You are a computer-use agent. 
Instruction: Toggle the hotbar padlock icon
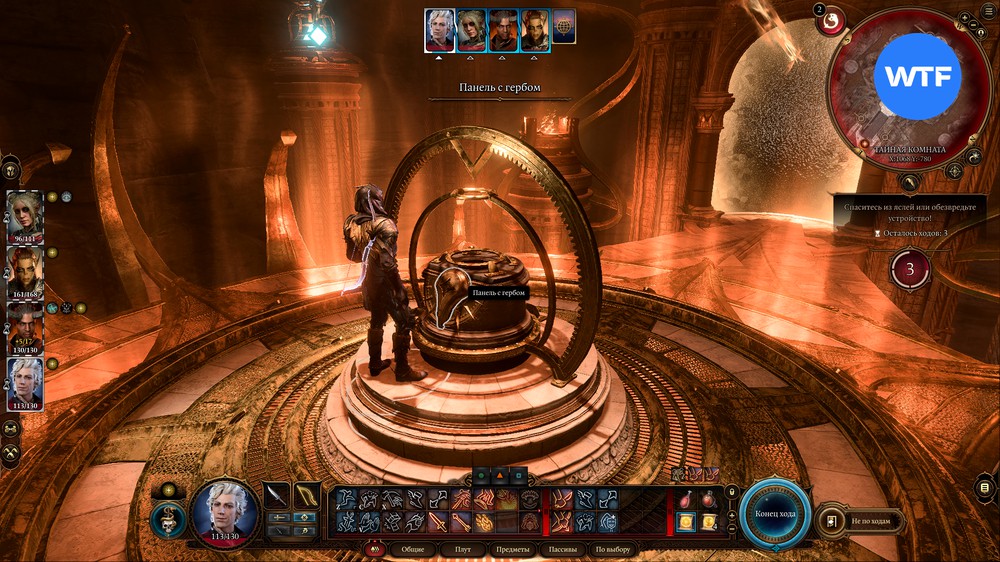click(732, 490)
